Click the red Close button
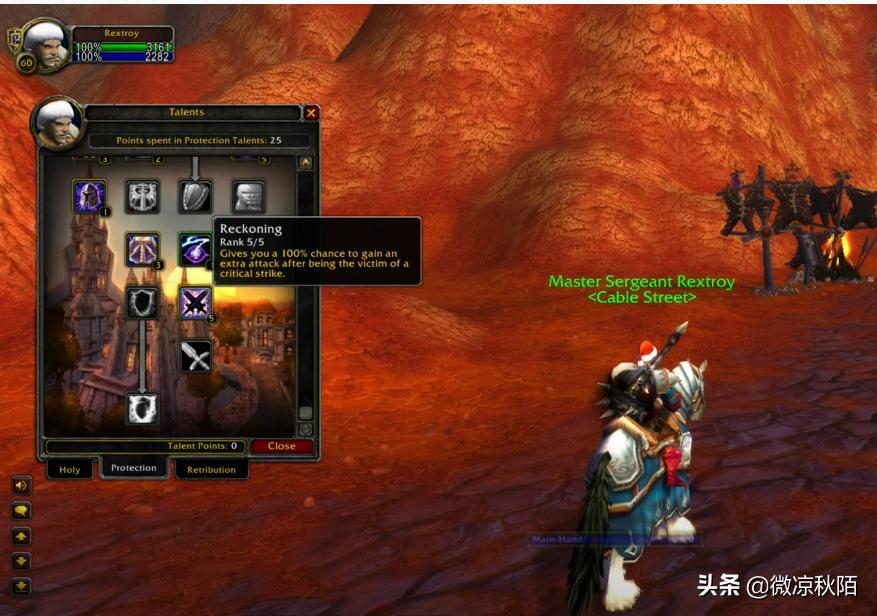Screen dimensions: 877x616 pos(281,446)
